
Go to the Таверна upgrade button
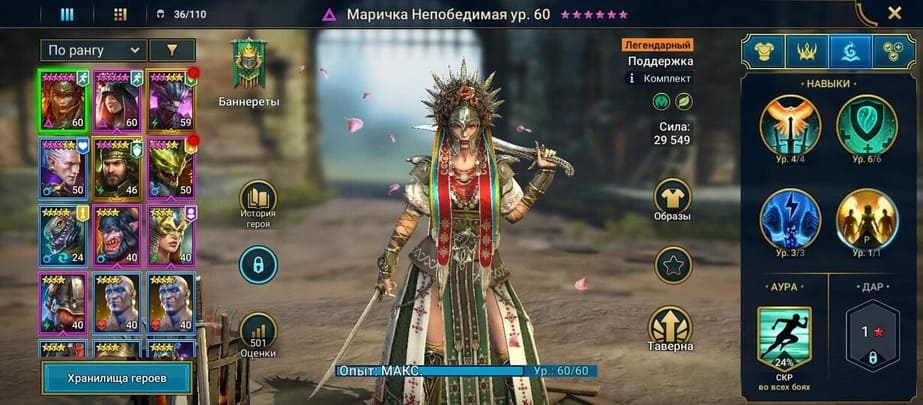pyautogui.click(x=672, y=326)
